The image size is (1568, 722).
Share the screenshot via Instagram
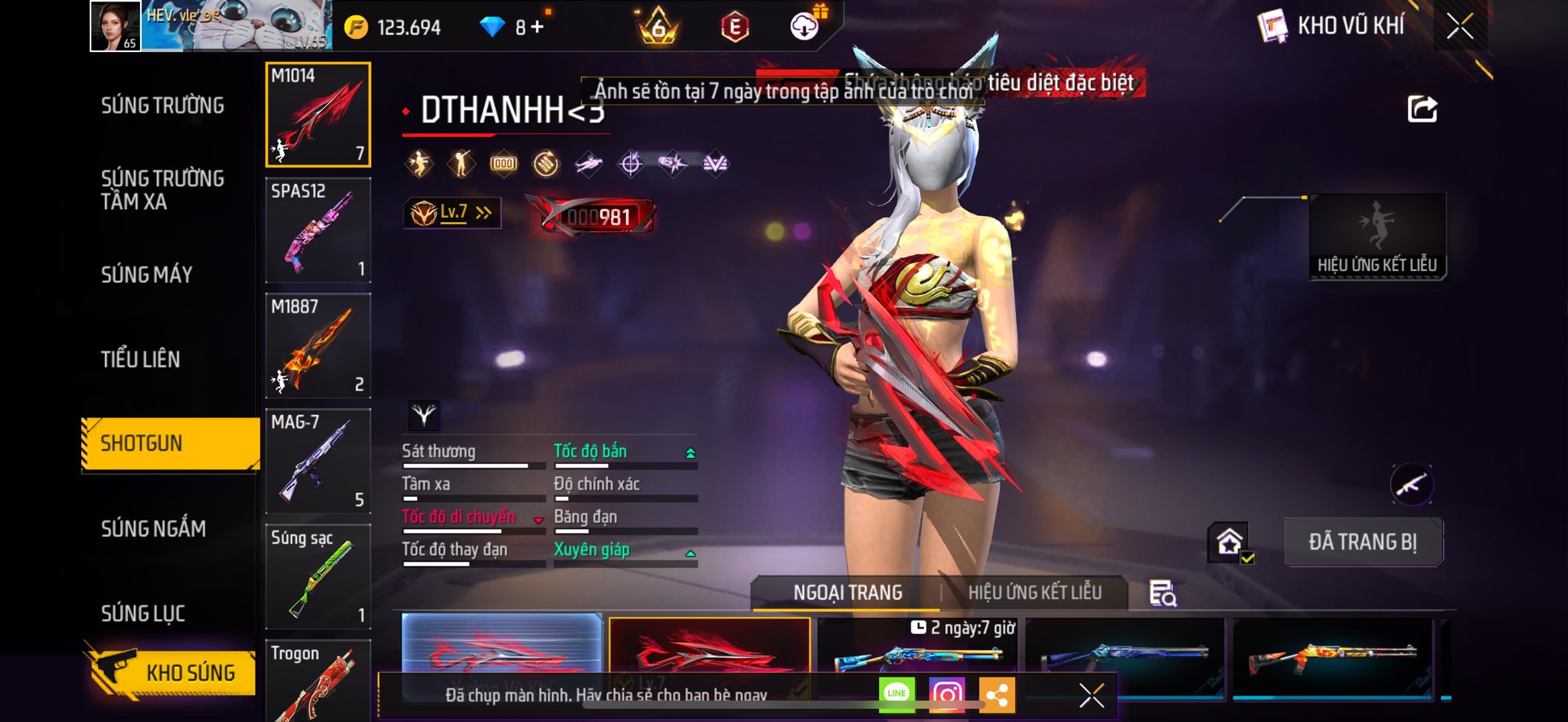click(x=946, y=694)
